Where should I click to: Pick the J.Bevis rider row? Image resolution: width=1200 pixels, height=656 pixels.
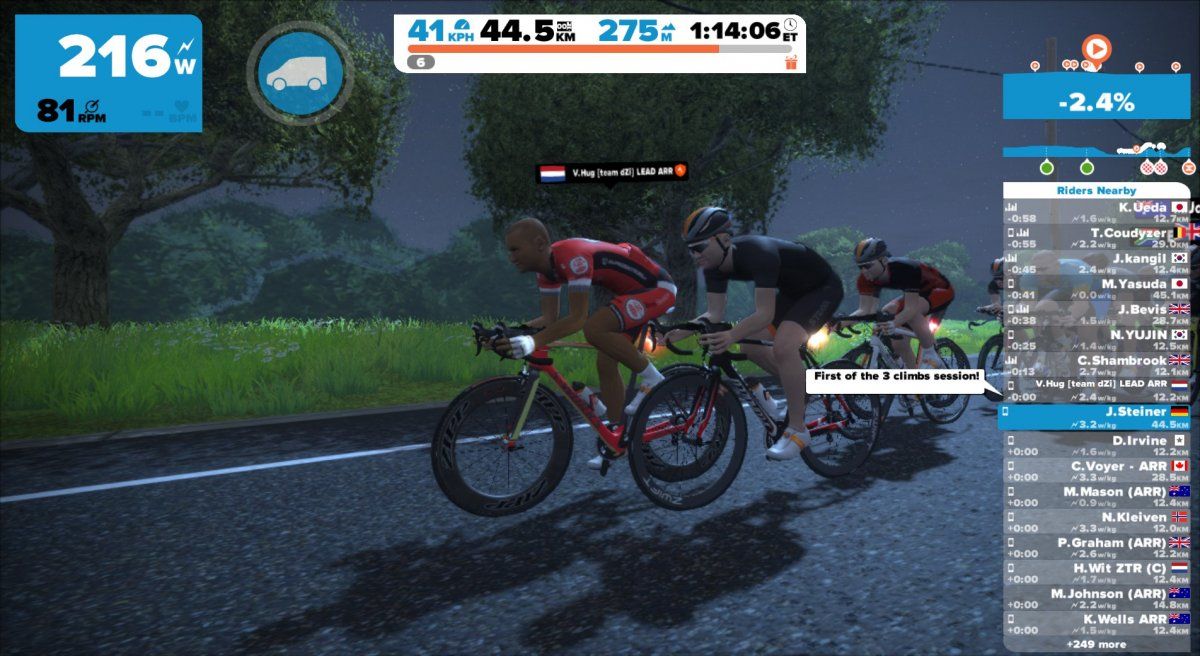coord(1096,314)
